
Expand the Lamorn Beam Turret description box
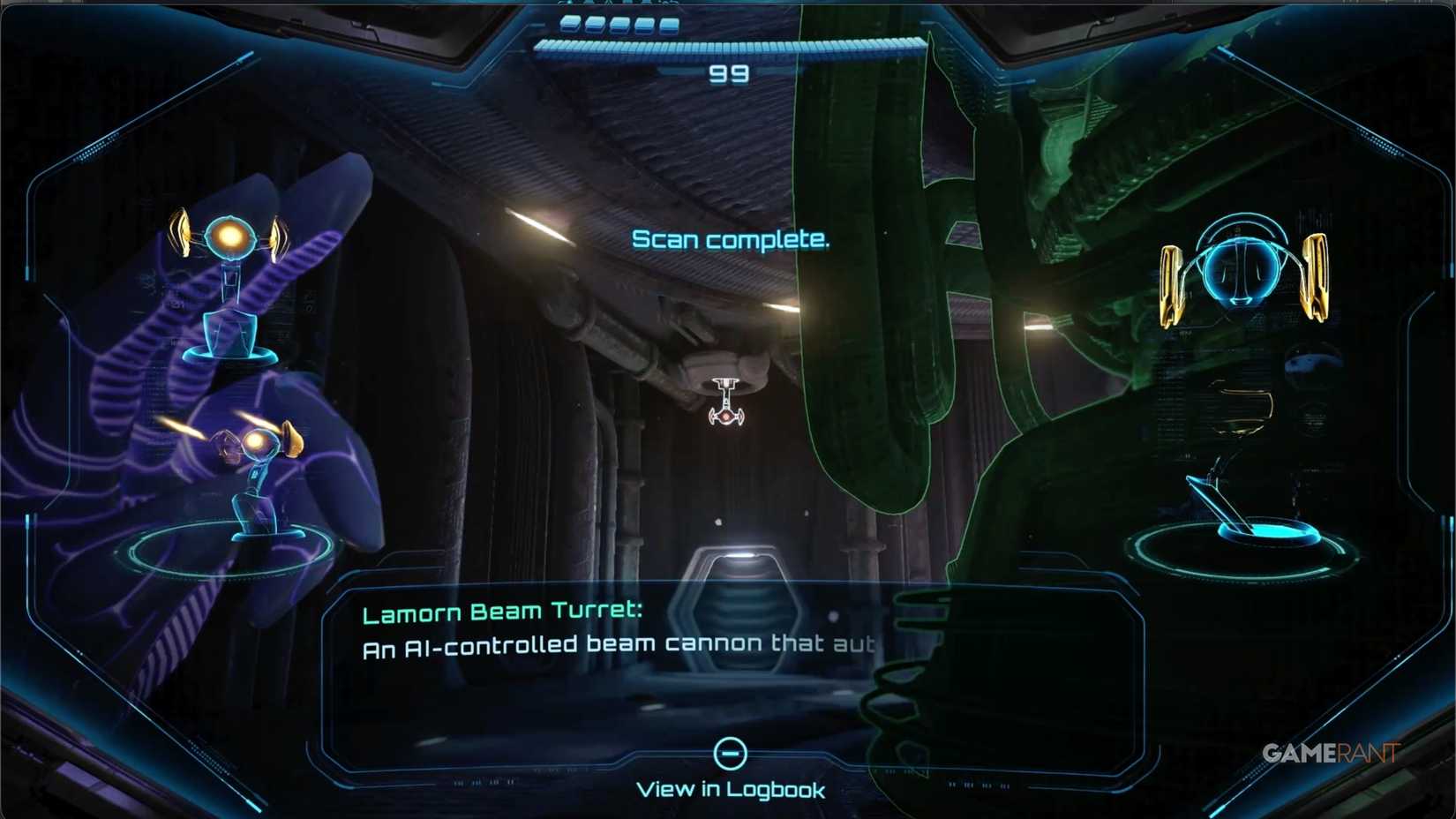pos(618,644)
